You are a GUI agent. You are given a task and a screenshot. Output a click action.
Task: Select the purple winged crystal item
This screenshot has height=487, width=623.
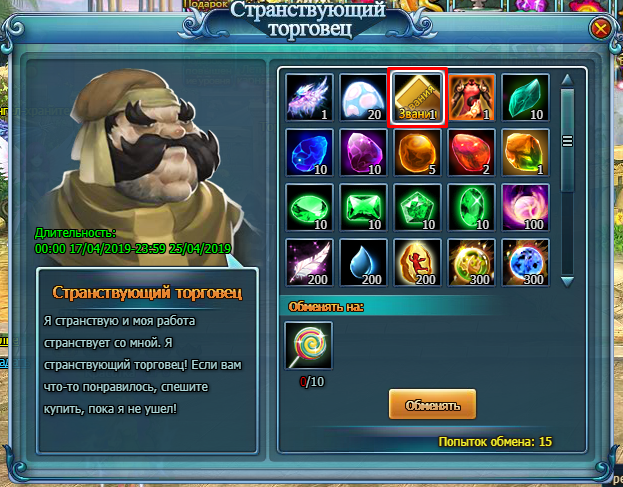pyautogui.click(x=309, y=96)
